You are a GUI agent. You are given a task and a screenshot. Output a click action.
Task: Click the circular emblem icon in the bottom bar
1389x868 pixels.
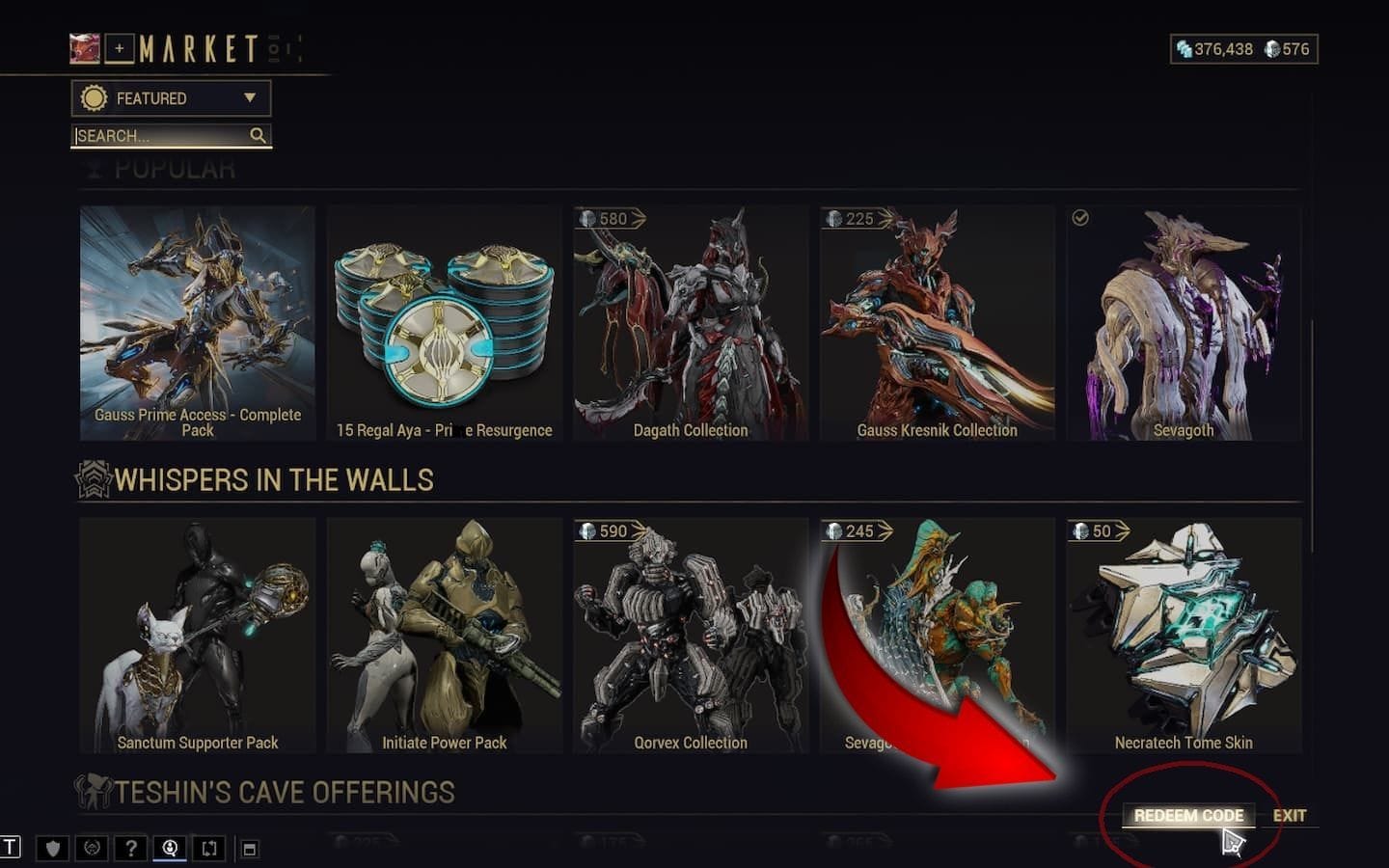pyautogui.click(x=90, y=849)
